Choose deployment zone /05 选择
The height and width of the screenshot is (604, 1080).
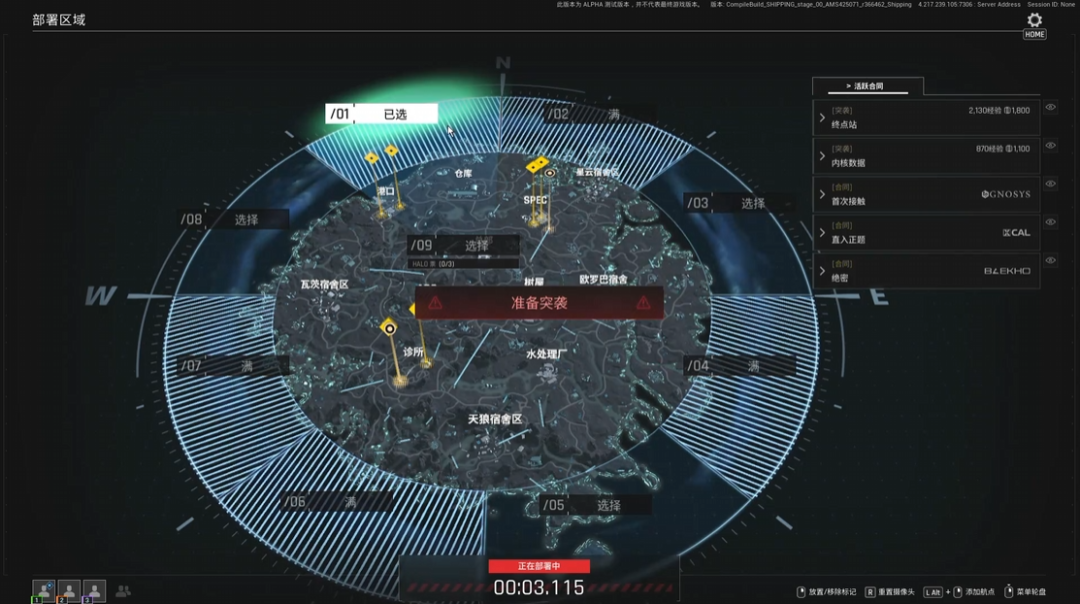(x=595, y=505)
